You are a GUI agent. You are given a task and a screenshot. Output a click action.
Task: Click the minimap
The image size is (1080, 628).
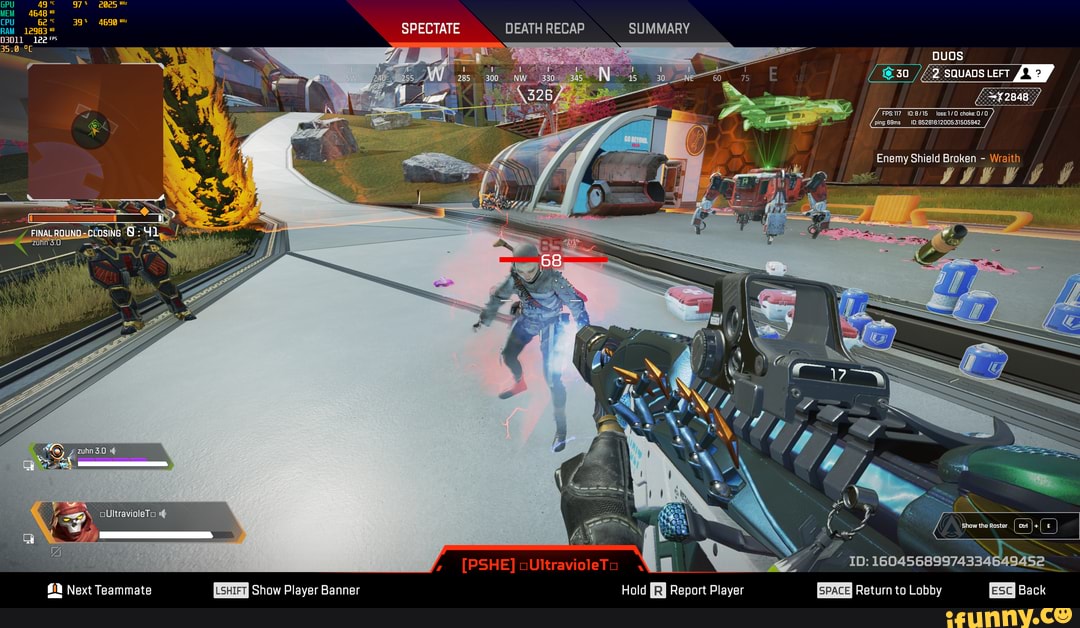pyautogui.click(x=96, y=131)
